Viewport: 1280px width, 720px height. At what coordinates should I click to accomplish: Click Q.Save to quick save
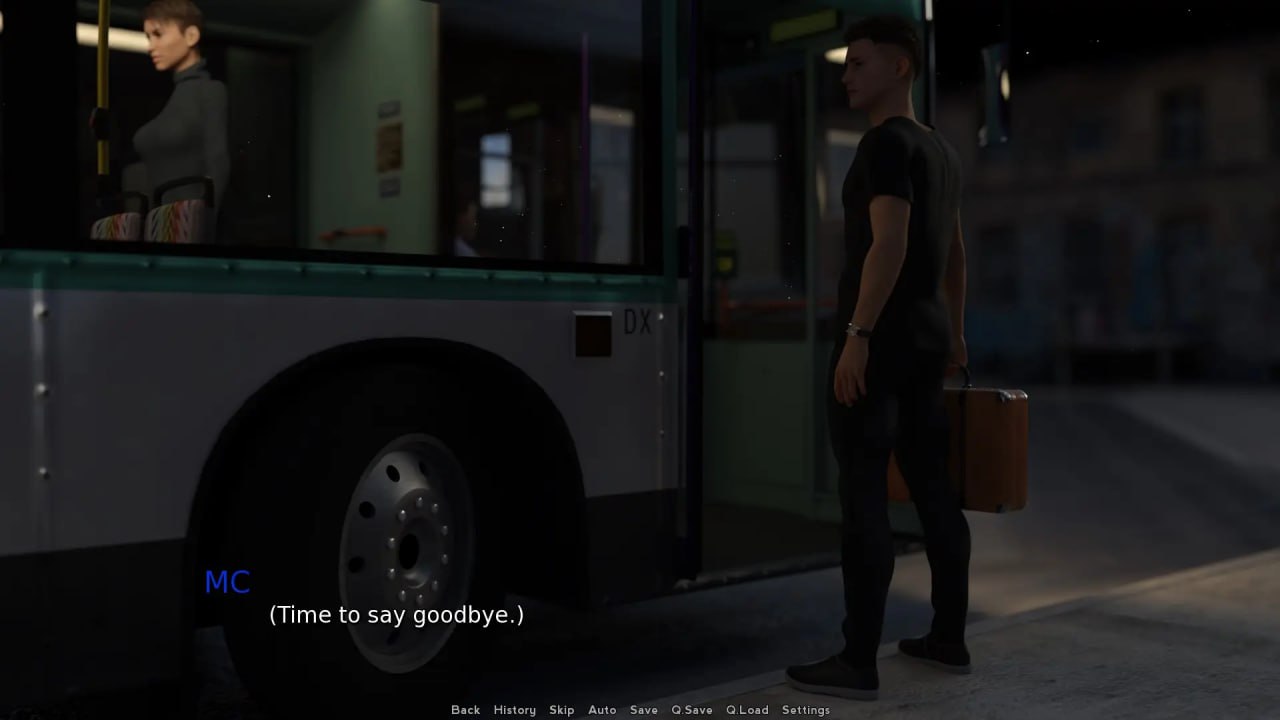[692, 710]
